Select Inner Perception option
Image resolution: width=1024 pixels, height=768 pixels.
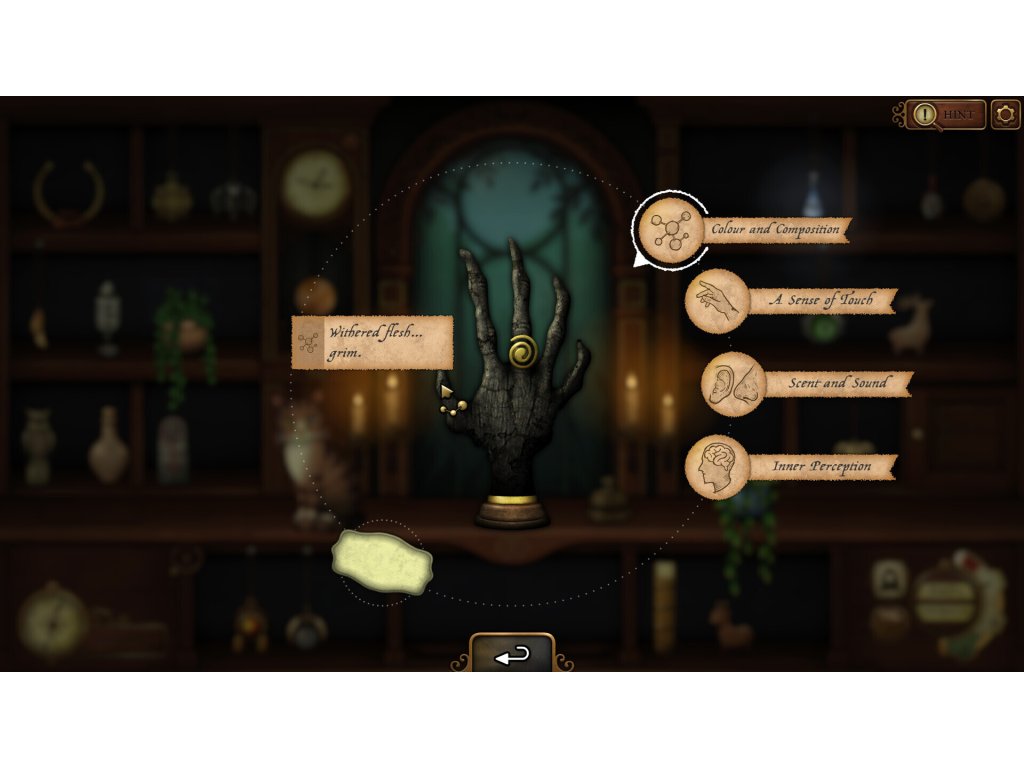point(718,467)
